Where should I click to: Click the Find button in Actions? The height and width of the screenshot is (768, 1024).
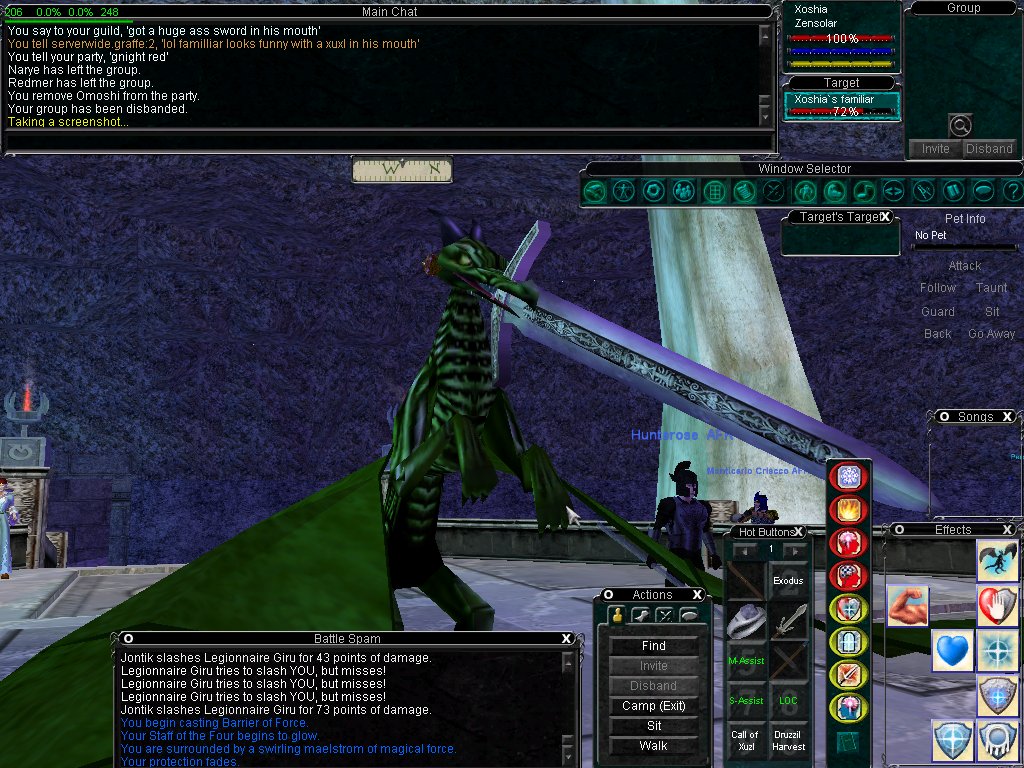(x=653, y=646)
